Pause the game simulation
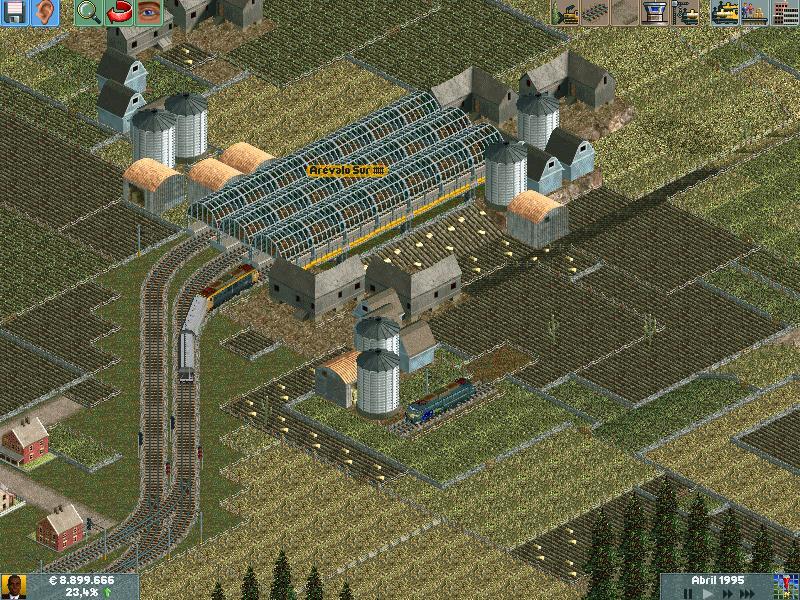 [x=690, y=593]
